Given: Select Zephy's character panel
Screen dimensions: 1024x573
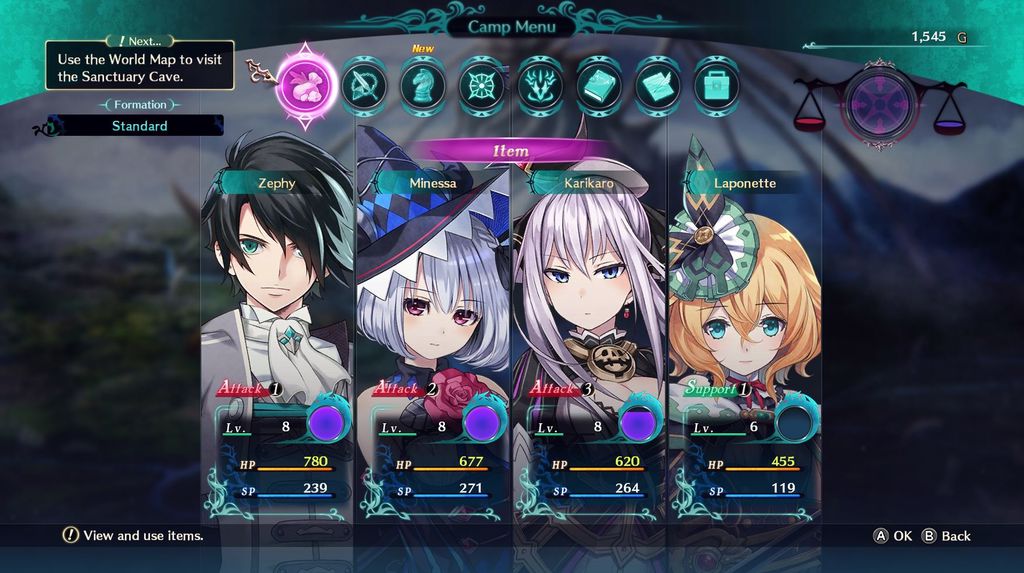Looking at the screenshot, I should click(278, 330).
